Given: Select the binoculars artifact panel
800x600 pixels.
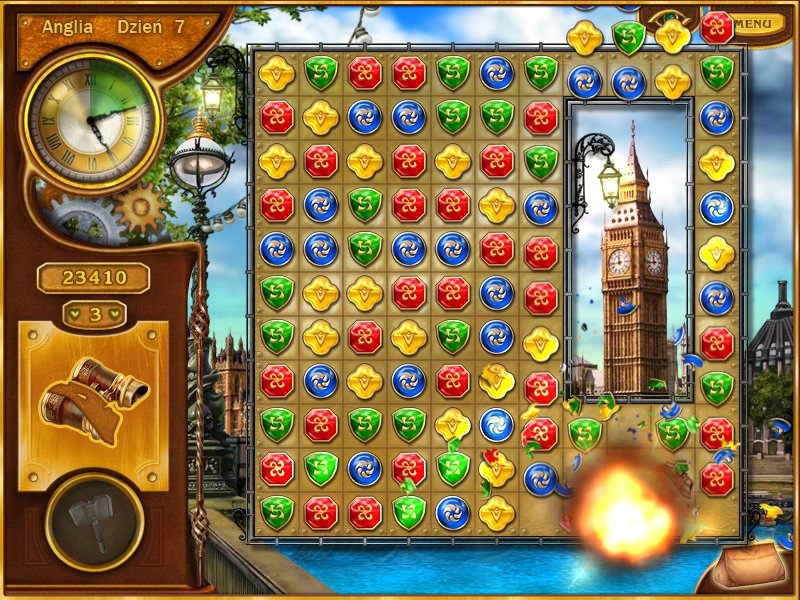Looking at the screenshot, I should click(x=93, y=406).
